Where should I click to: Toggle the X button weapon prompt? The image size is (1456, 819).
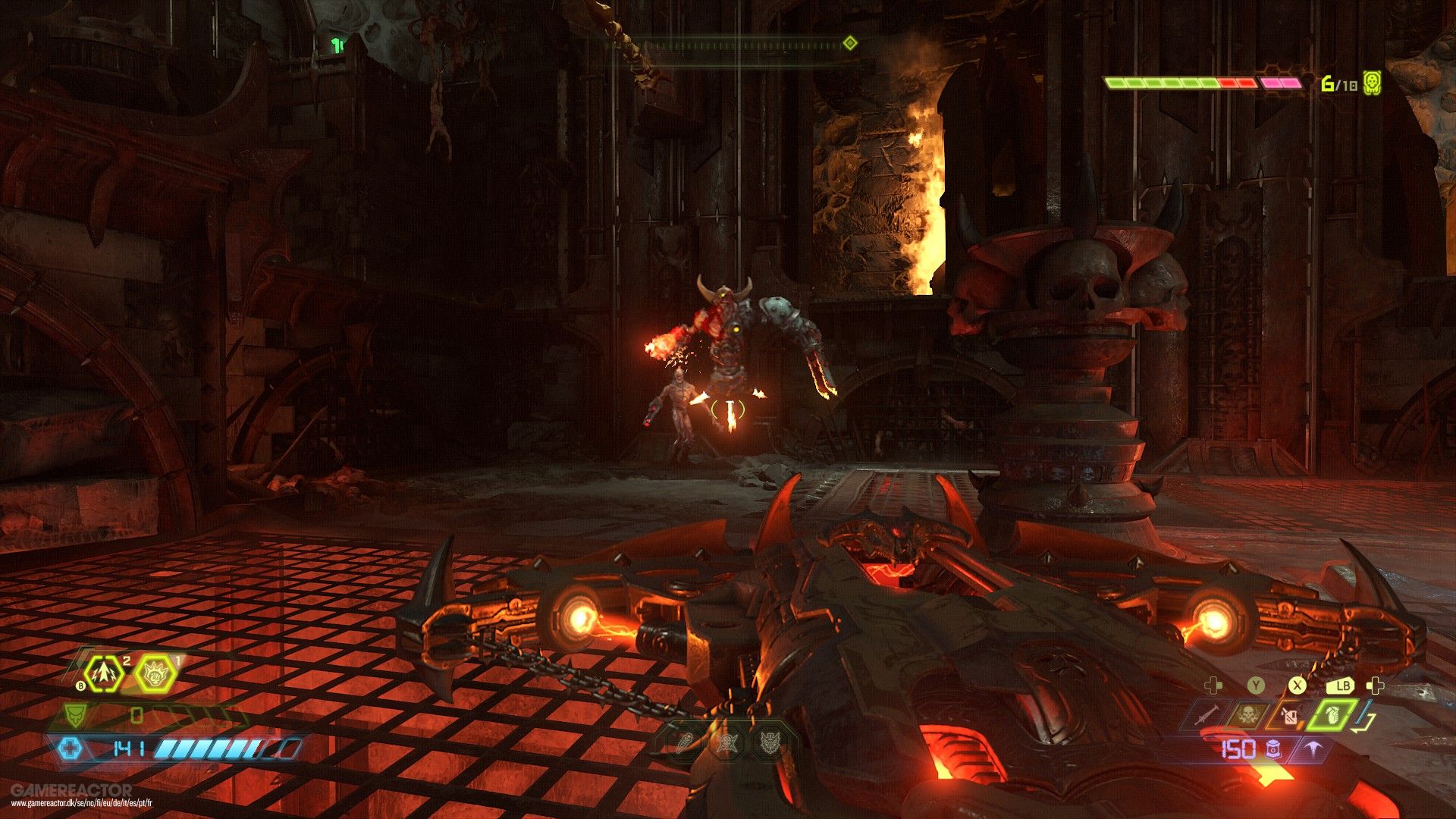[1296, 686]
